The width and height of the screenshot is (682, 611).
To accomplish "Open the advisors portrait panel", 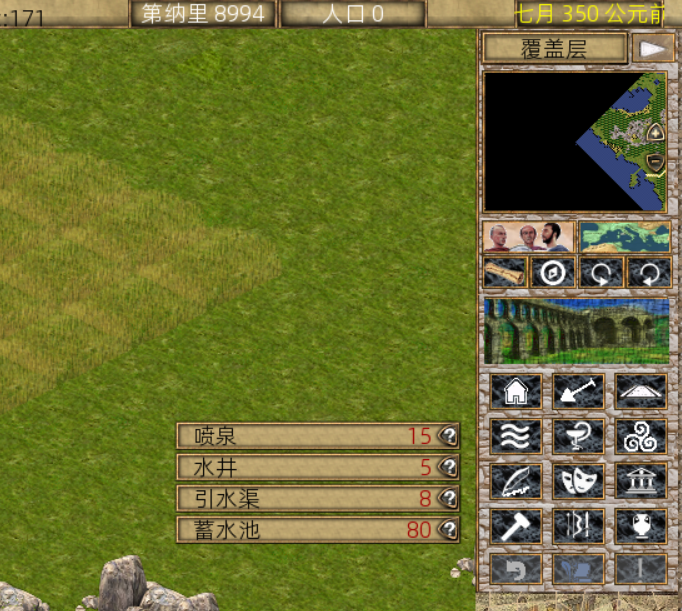I will click(528, 238).
